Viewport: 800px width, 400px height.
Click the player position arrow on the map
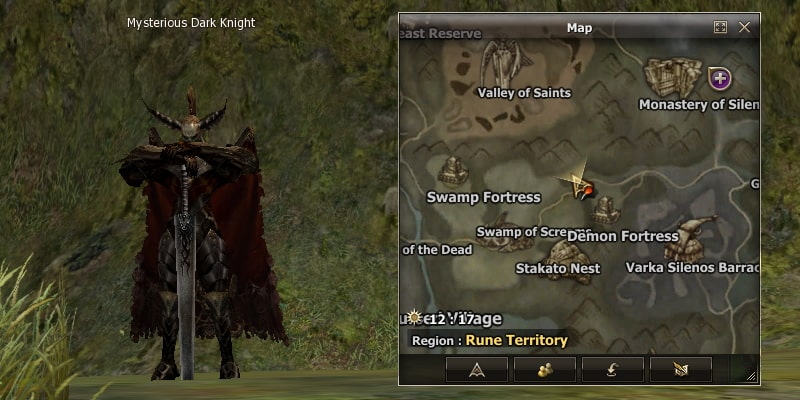[578, 183]
